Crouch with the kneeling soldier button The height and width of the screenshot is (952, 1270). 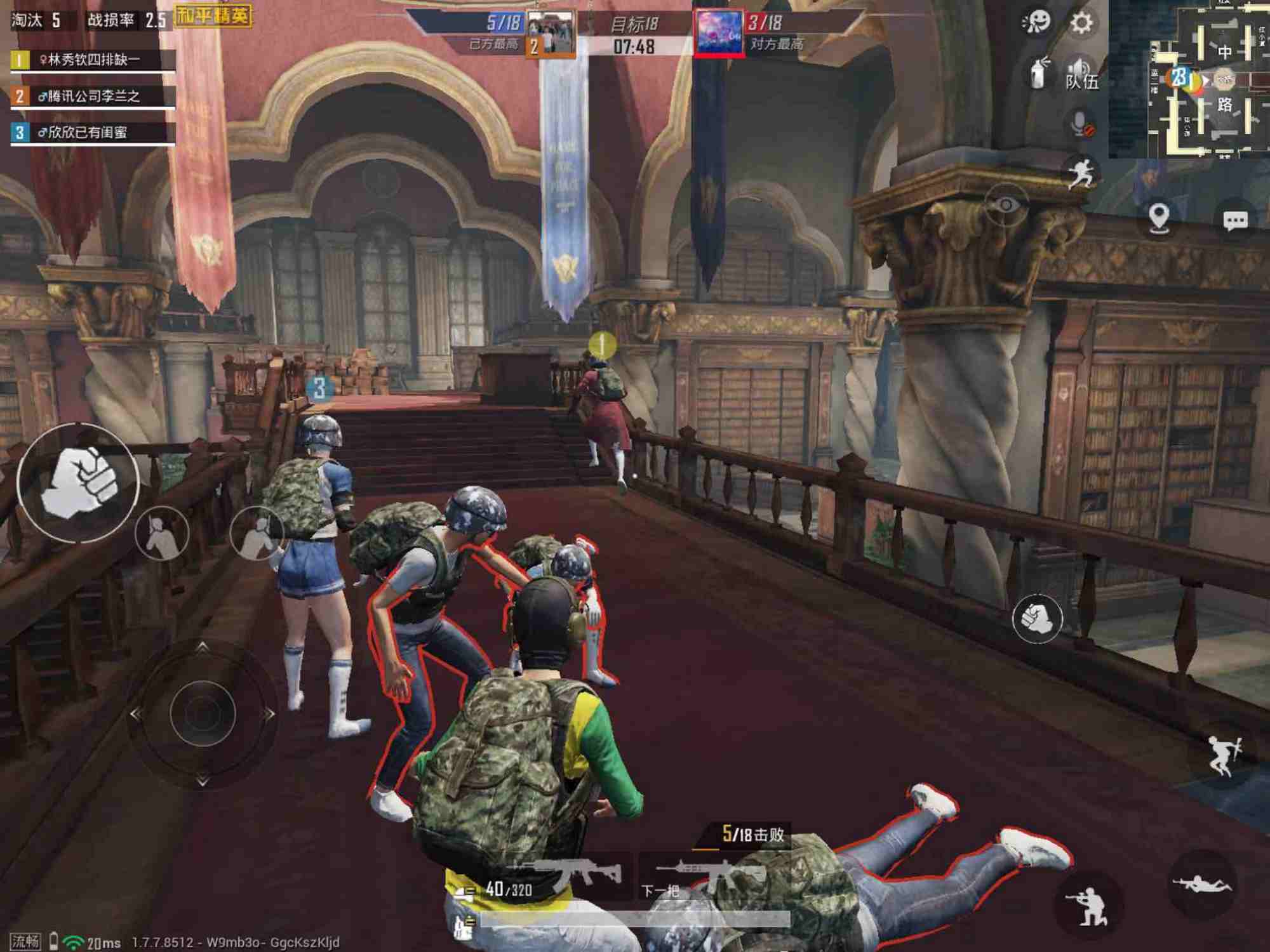coord(1088,906)
